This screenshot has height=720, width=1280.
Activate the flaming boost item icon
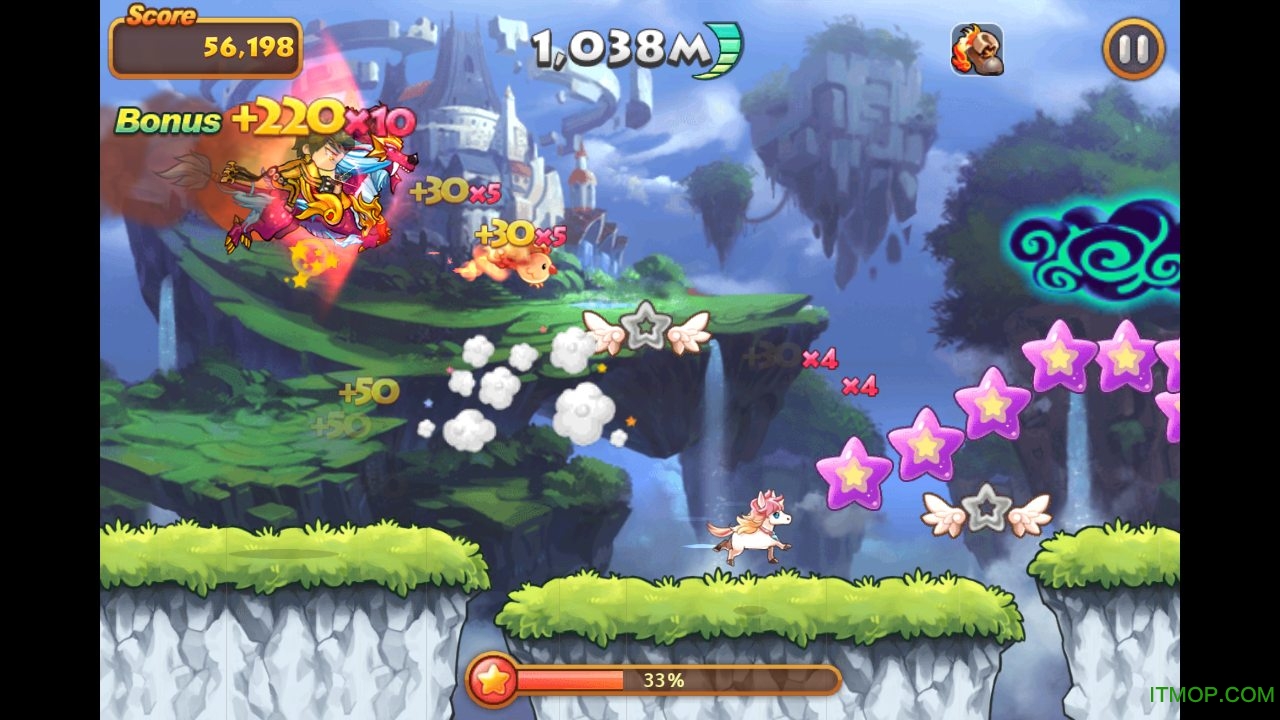pos(977,50)
